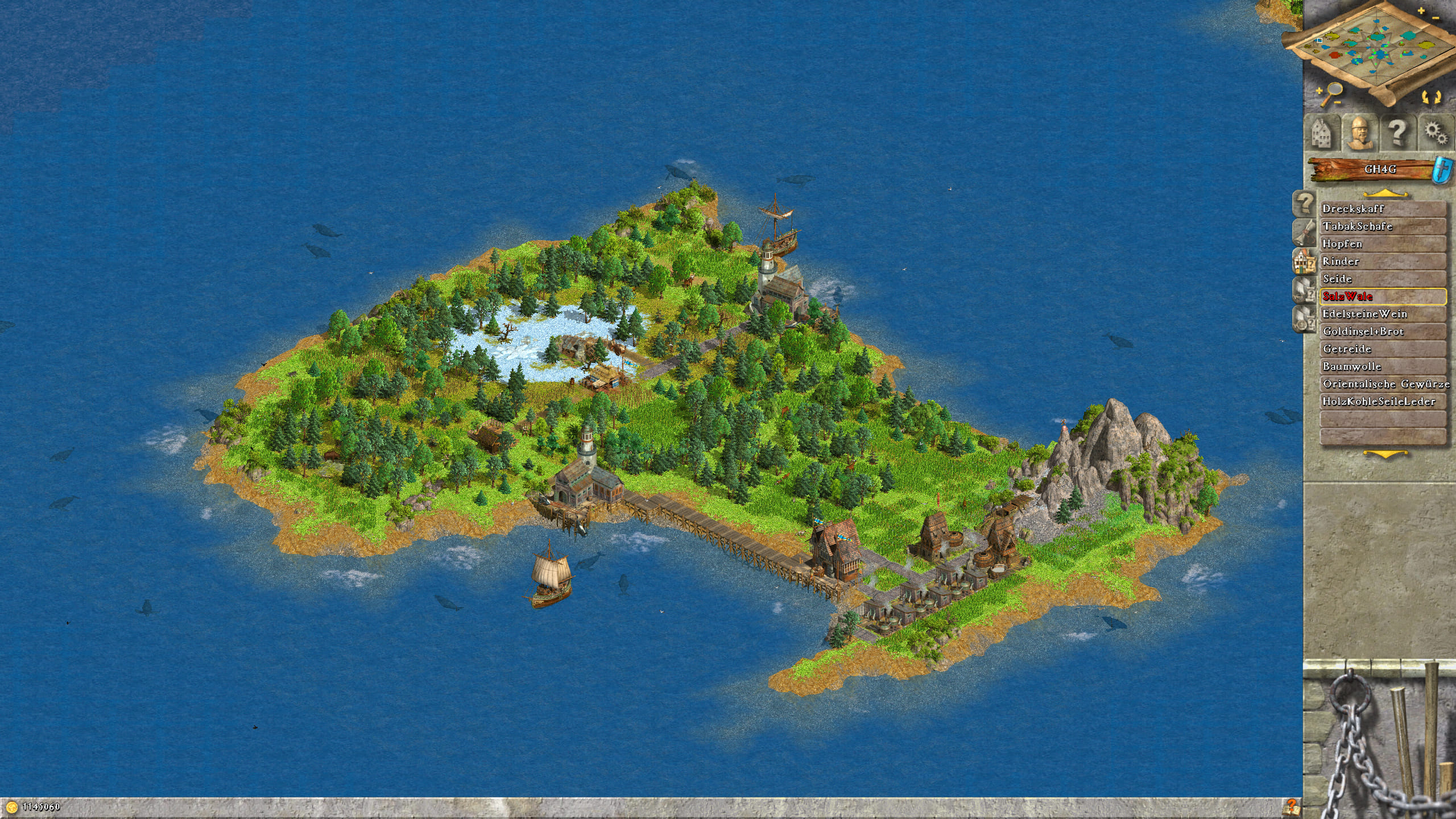Select the Dreckskaff city entry
1456x819 pixels.
tap(1382, 209)
